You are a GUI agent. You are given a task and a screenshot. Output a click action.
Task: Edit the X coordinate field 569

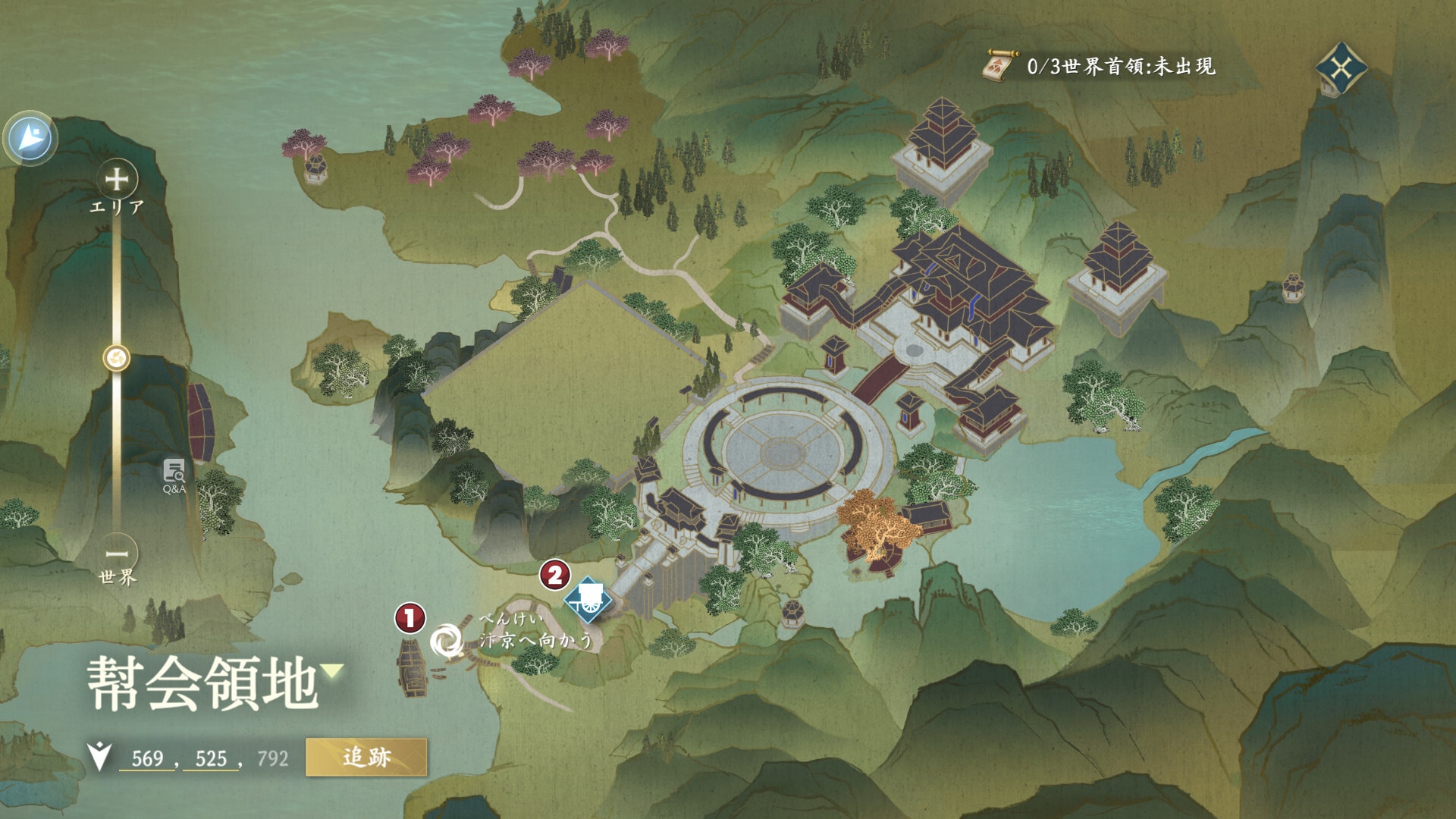click(147, 758)
